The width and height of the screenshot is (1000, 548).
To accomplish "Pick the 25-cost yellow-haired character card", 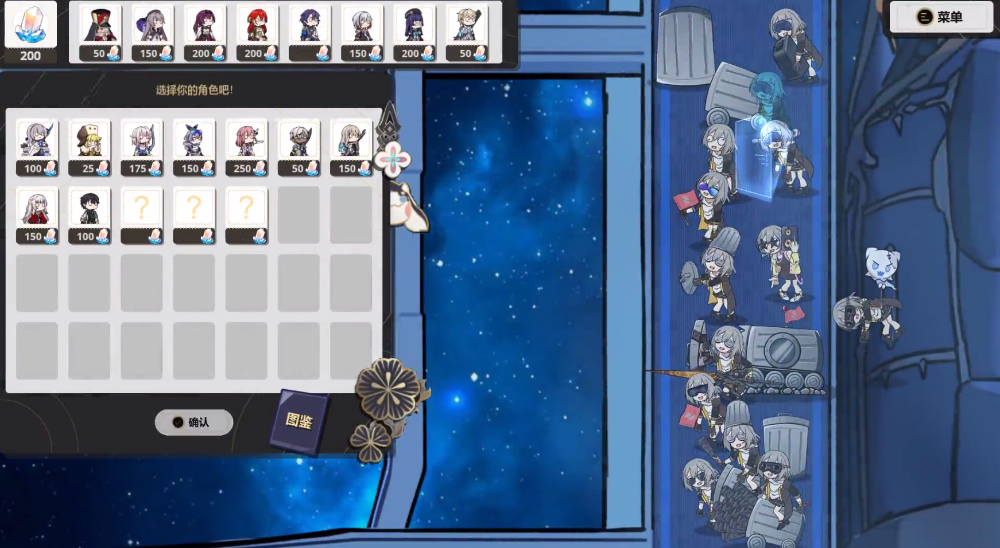I will point(90,146).
